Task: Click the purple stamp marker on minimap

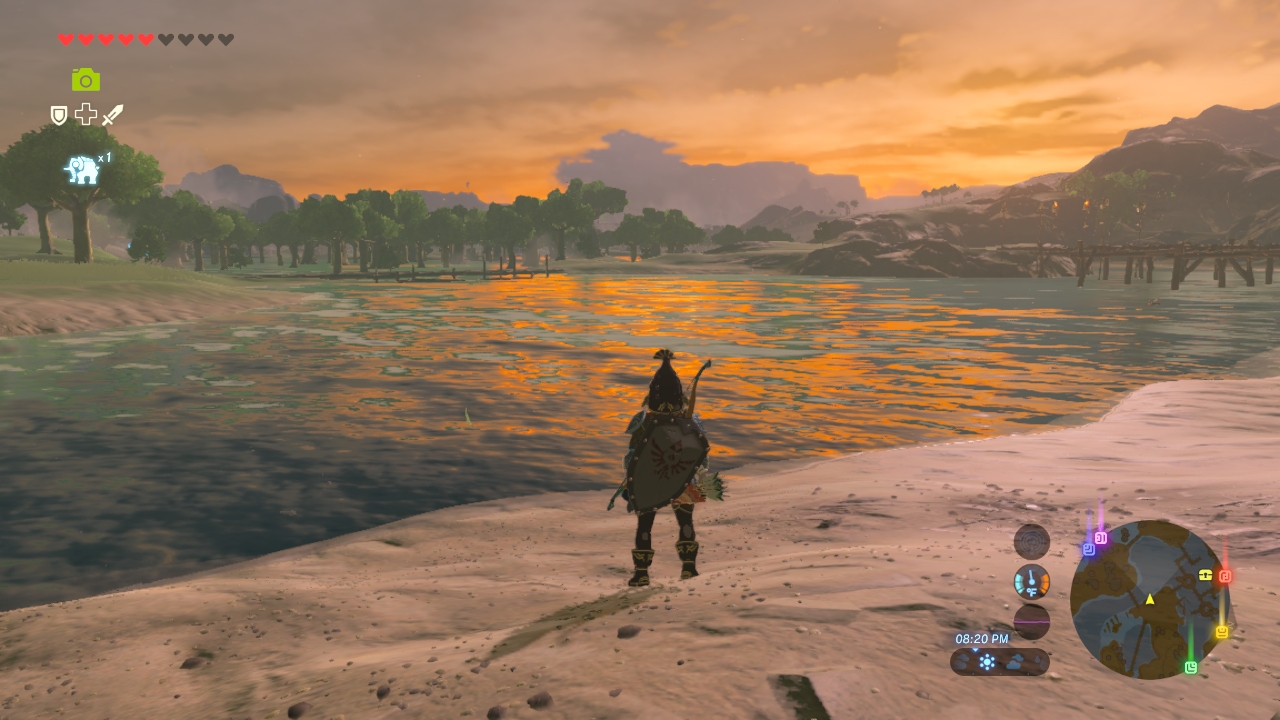Action: click(1101, 538)
